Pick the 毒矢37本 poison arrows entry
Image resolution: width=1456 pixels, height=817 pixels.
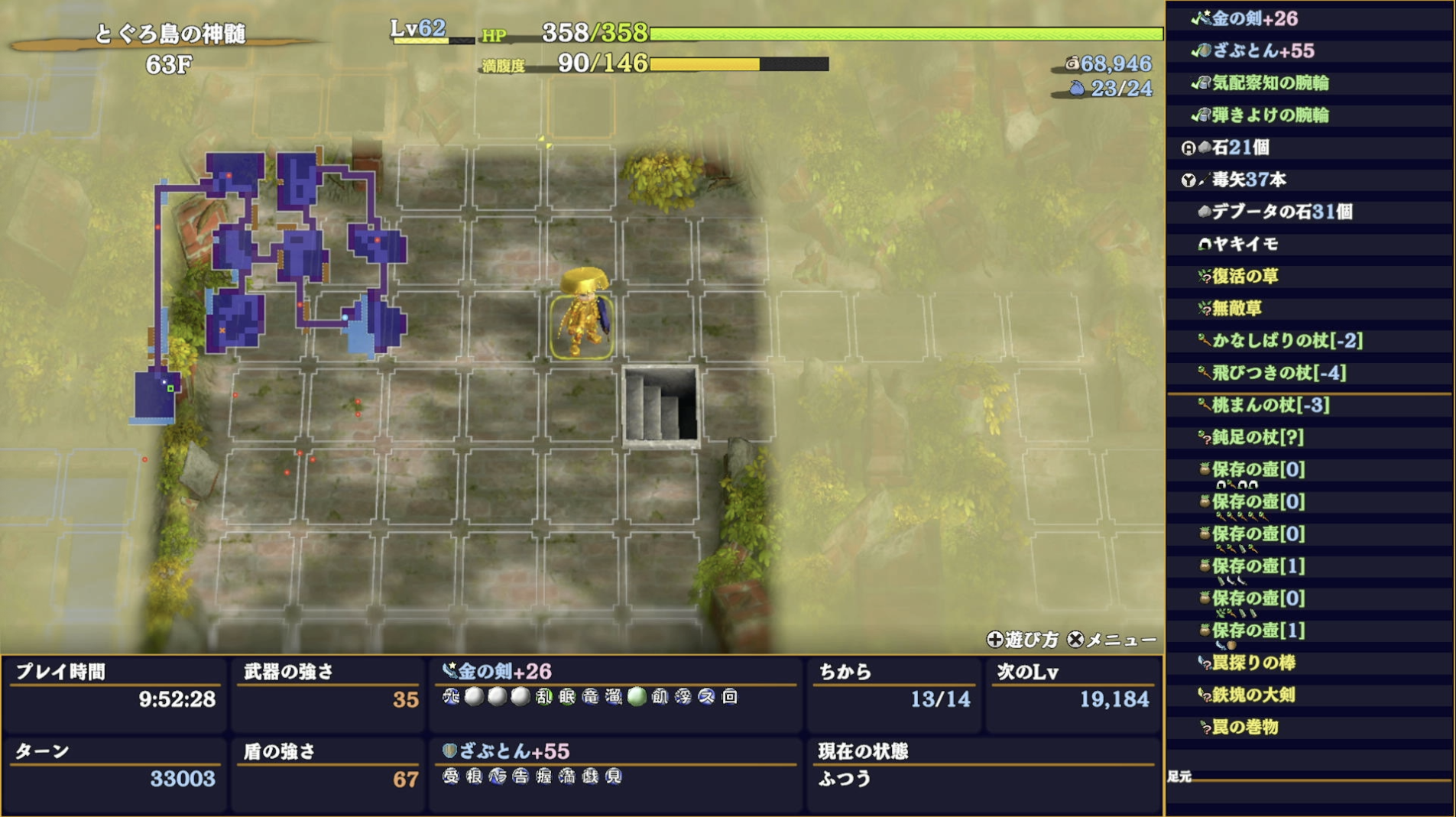1249,180
